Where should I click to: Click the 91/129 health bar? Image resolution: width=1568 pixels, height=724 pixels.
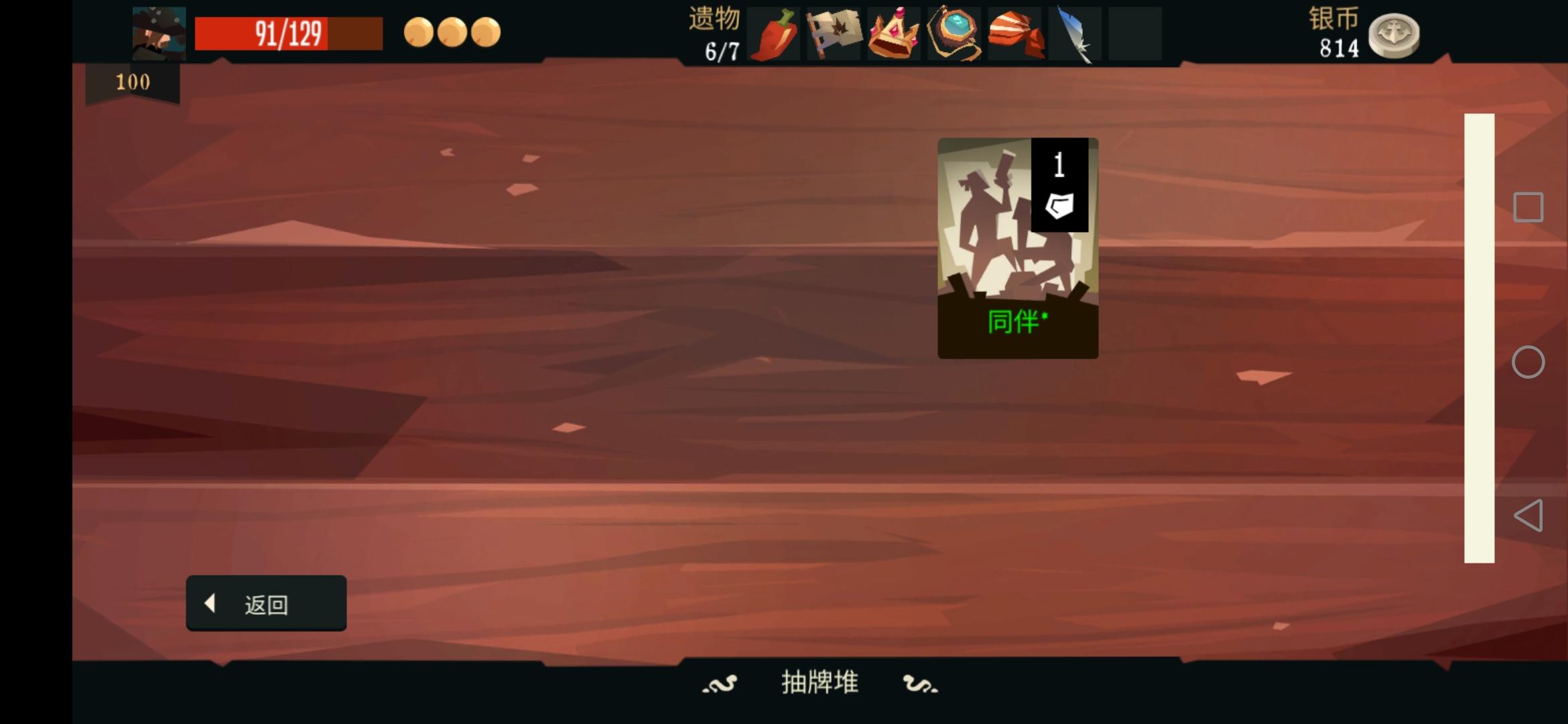tap(288, 32)
